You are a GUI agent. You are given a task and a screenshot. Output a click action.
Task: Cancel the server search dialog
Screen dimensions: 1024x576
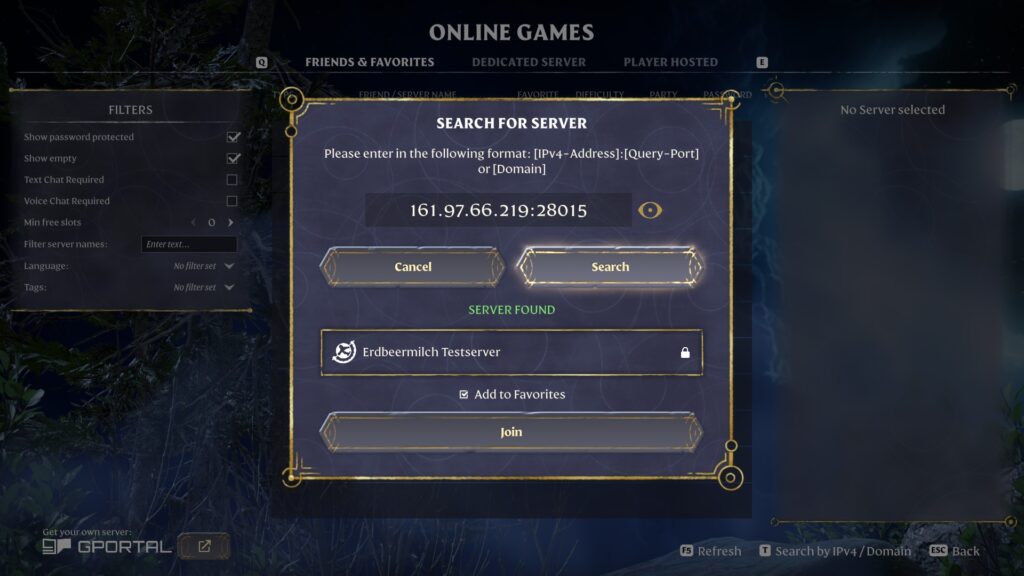pos(412,267)
